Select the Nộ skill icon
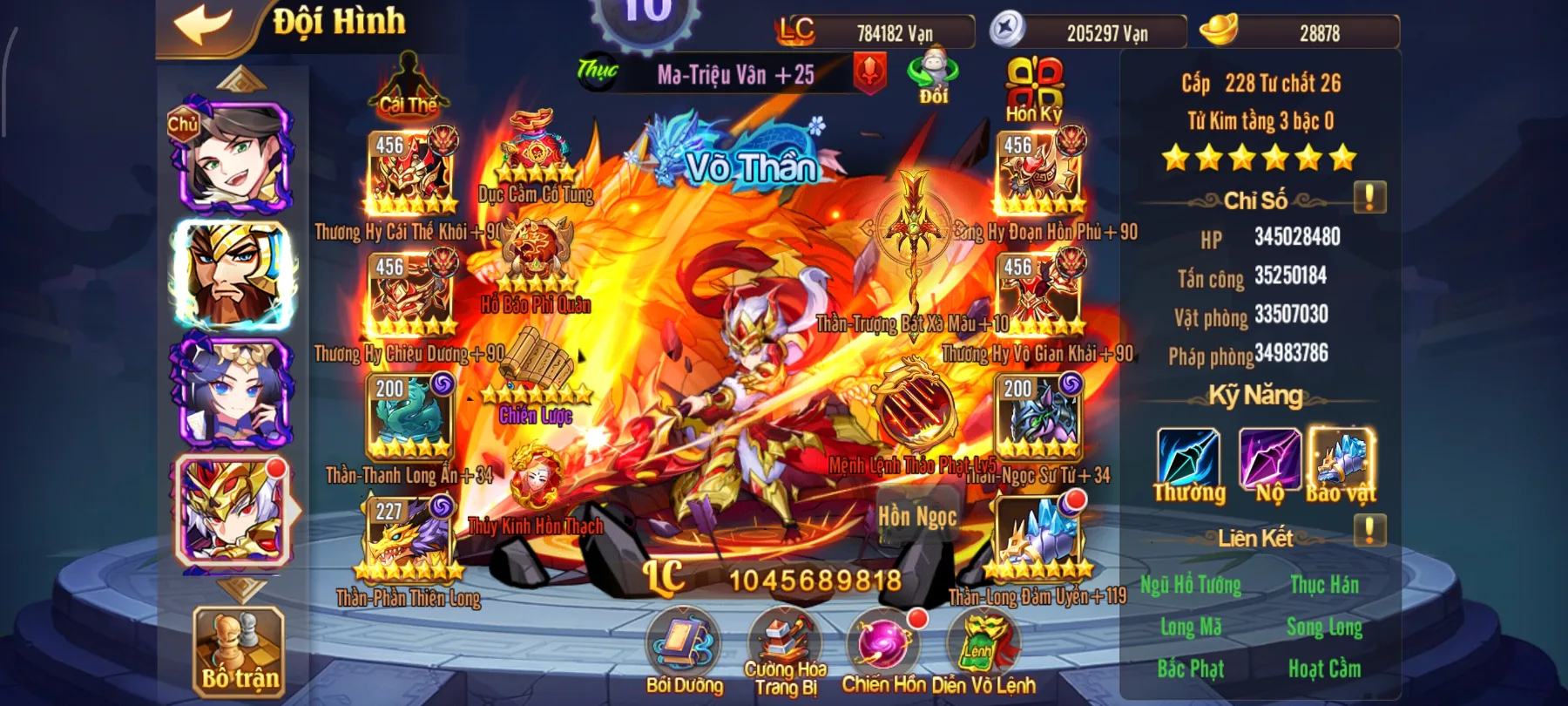The height and width of the screenshot is (706, 1568). [1269, 458]
